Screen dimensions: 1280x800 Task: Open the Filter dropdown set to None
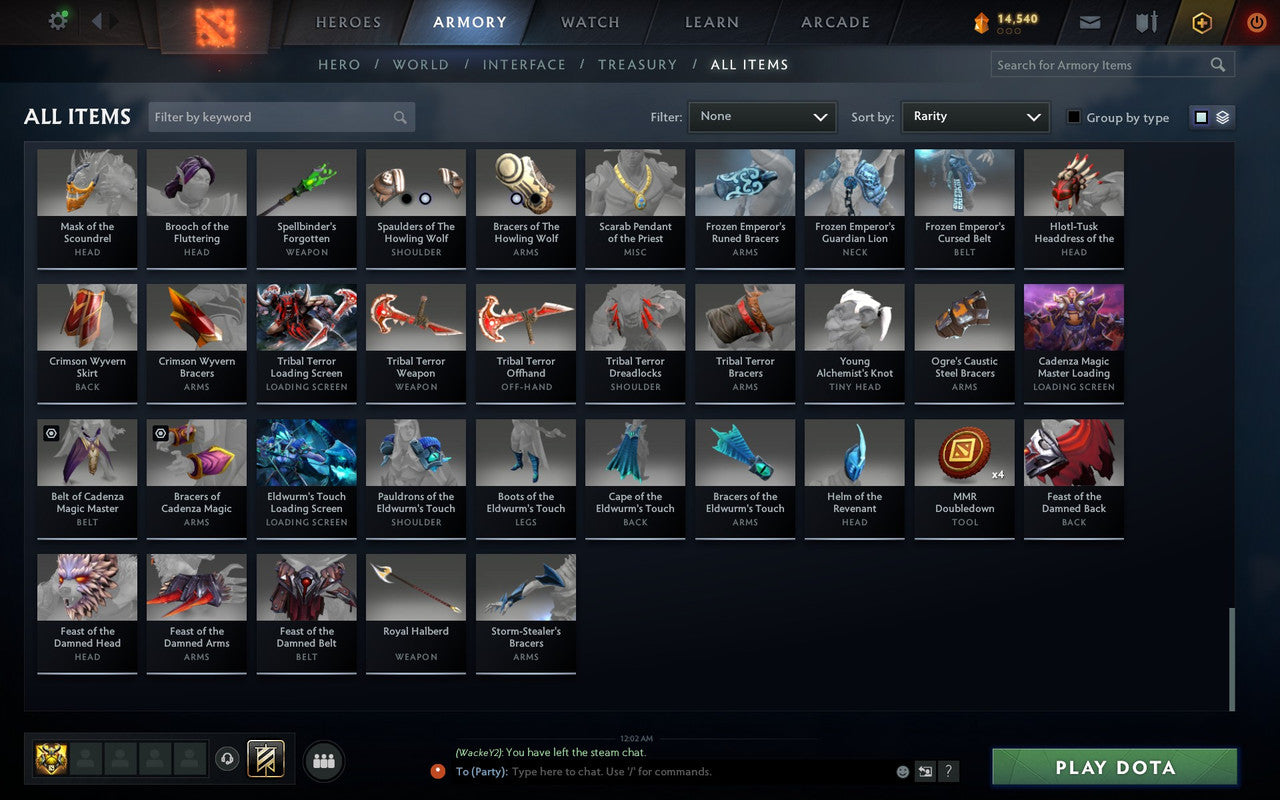point(762,116)
